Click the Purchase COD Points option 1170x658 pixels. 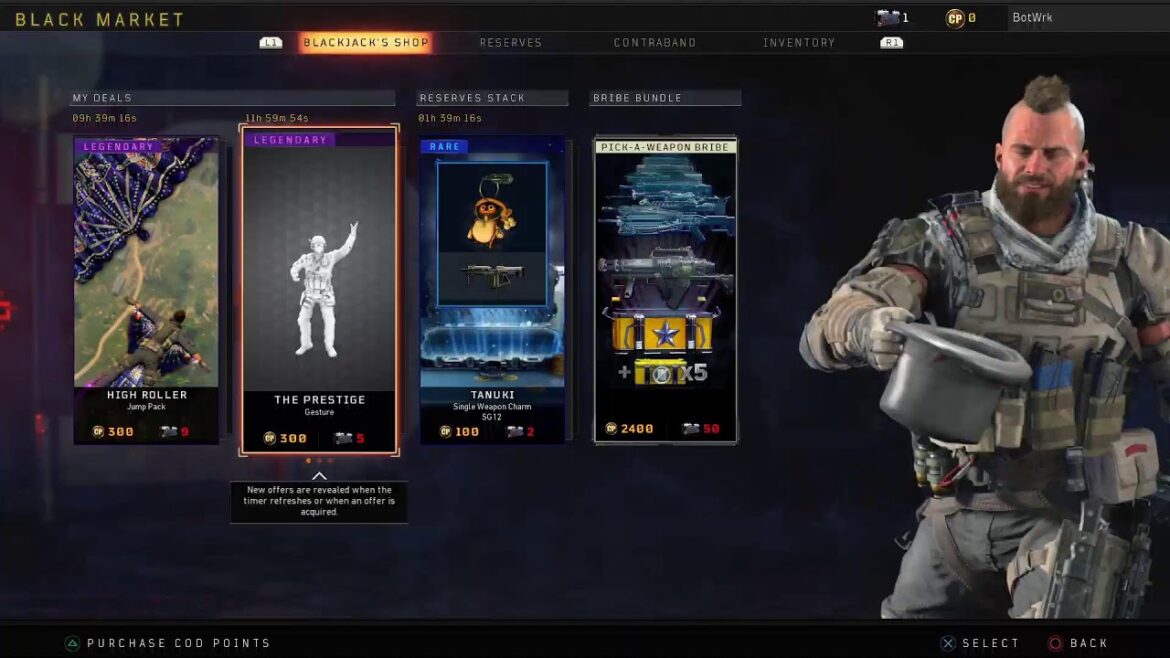coord(168,644)
